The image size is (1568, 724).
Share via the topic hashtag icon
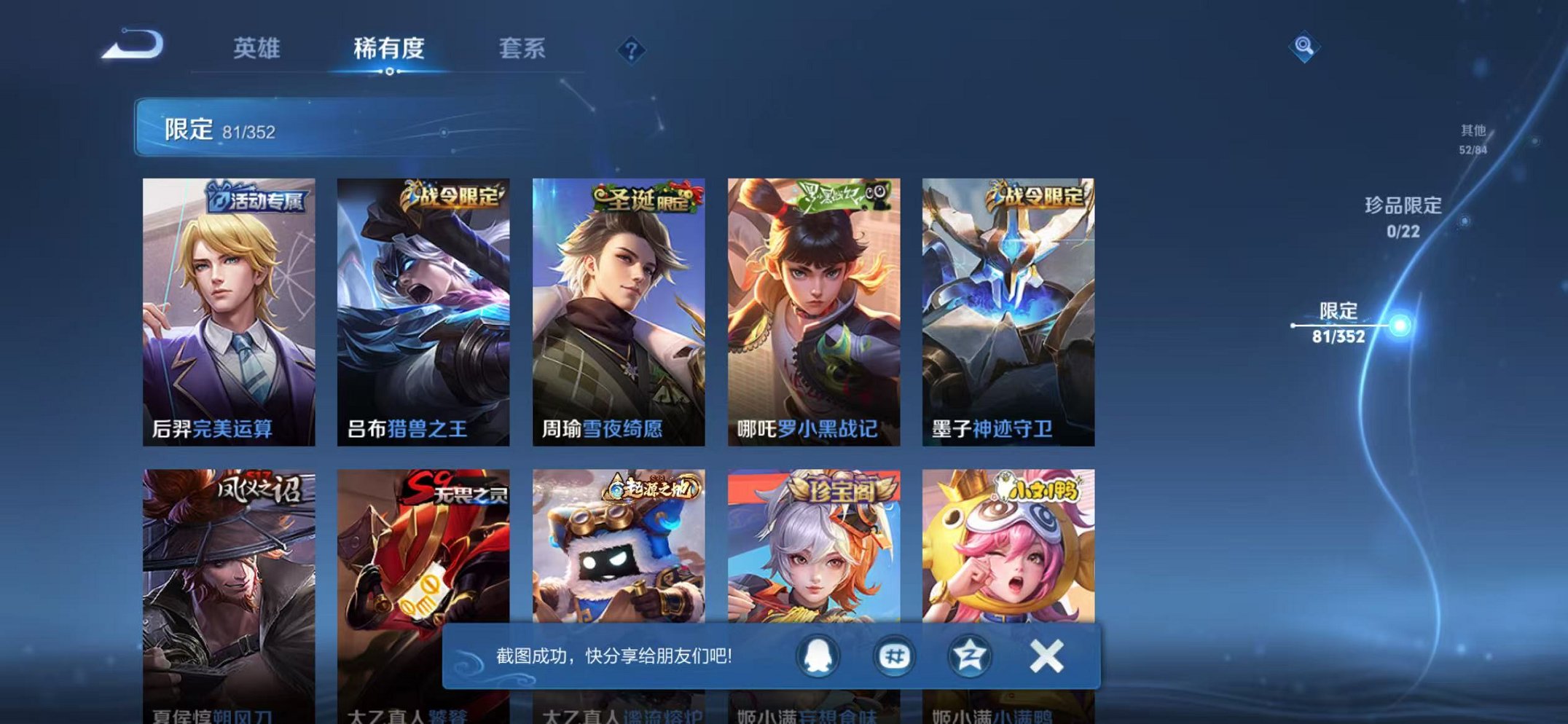(894, 655)
